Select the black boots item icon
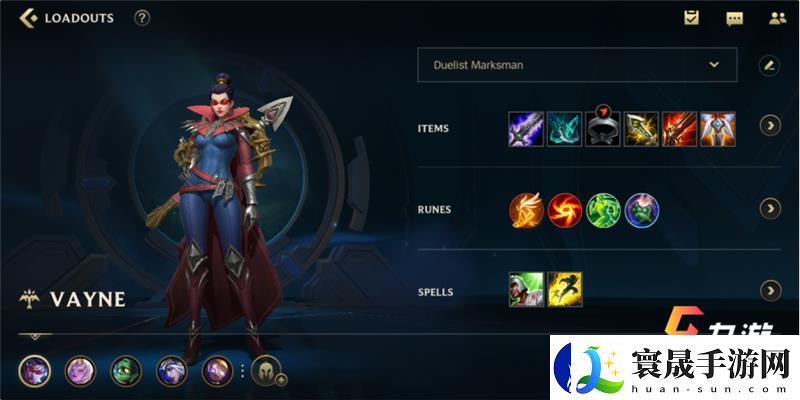The image size is (800, 400). click(602, 128)
